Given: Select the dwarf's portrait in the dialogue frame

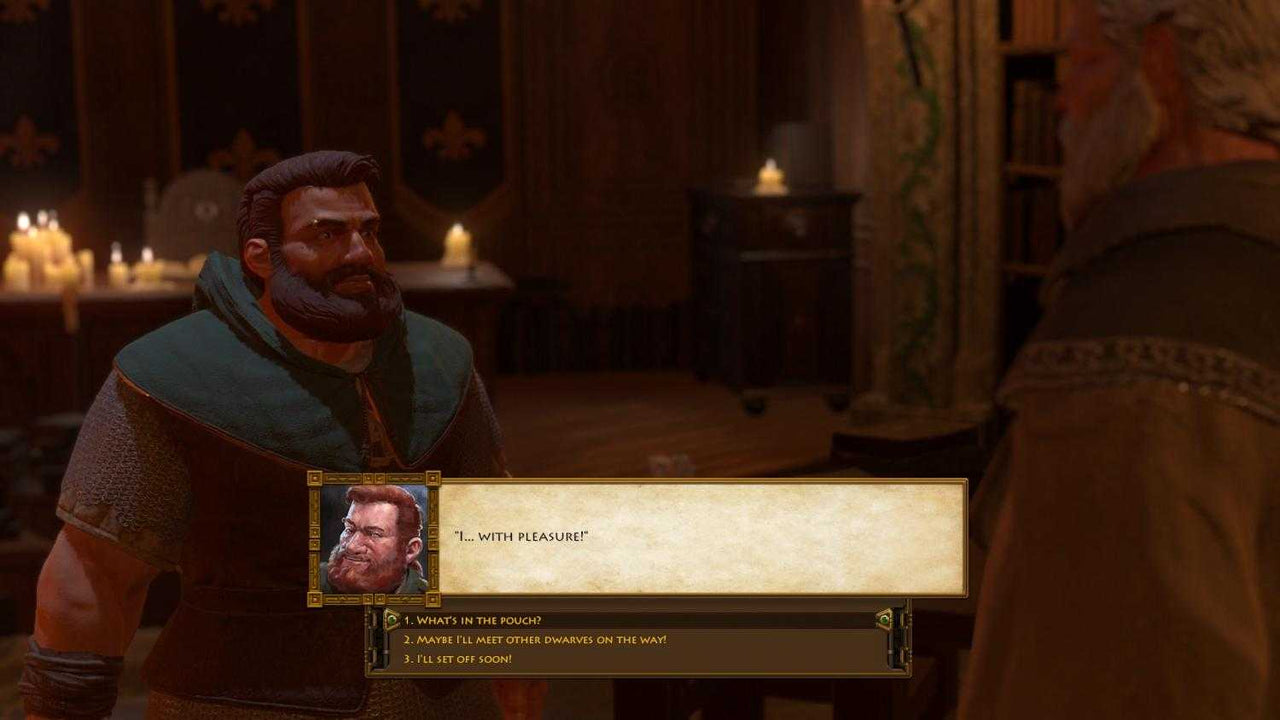Looking at the screenshot, I should (370, 537).
